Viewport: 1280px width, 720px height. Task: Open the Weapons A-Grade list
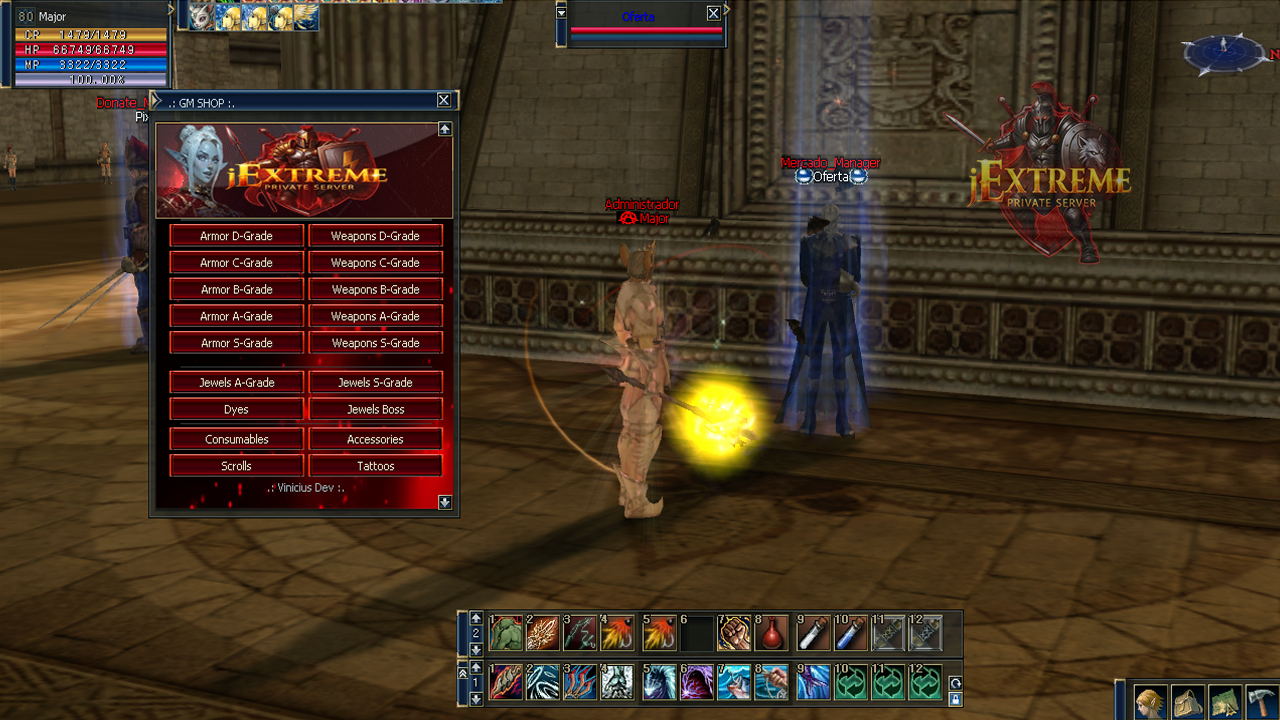[375, 316]
